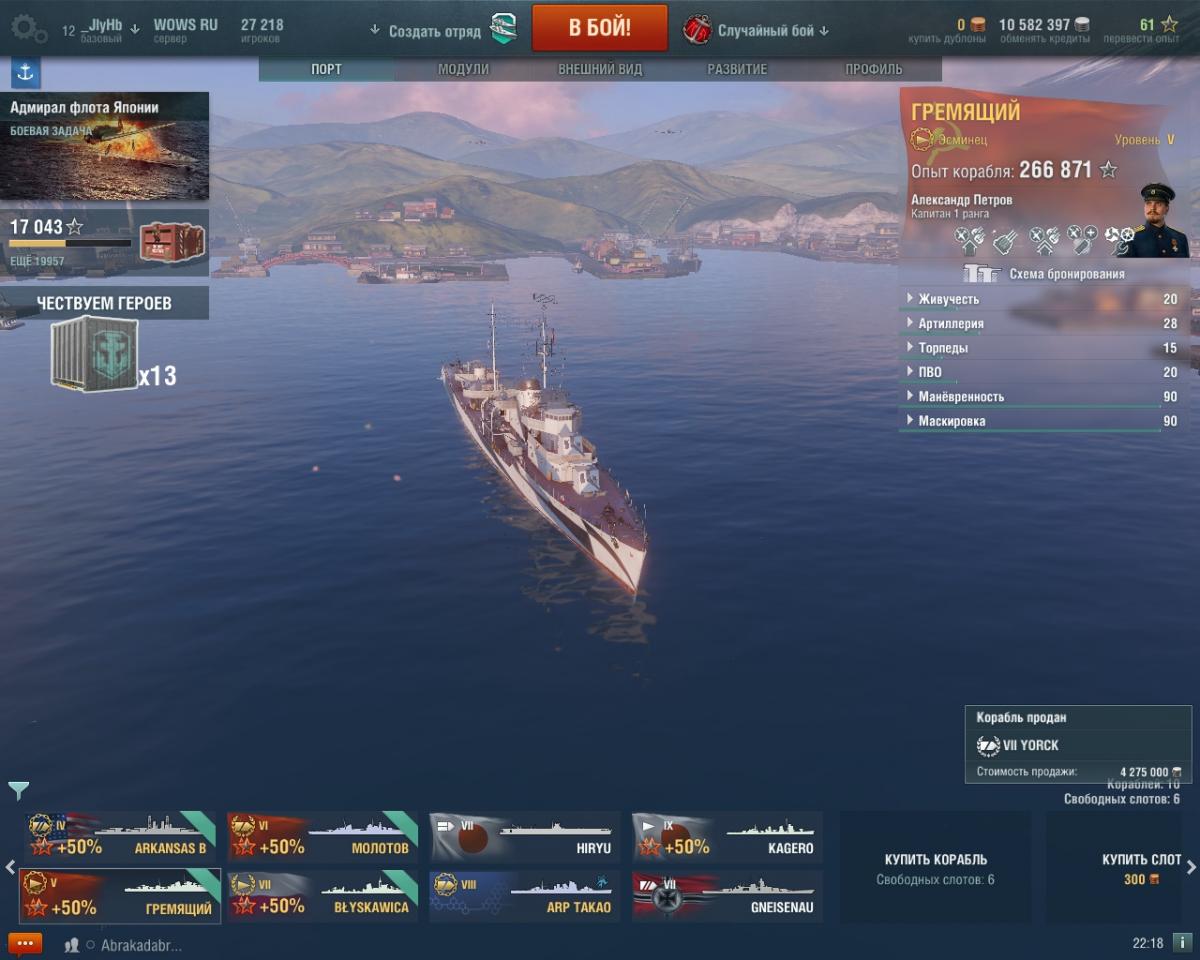Viewport: 1200px width, 960px height.
Task: Select the Gneisenau battleship card
Action: [727, 897]
